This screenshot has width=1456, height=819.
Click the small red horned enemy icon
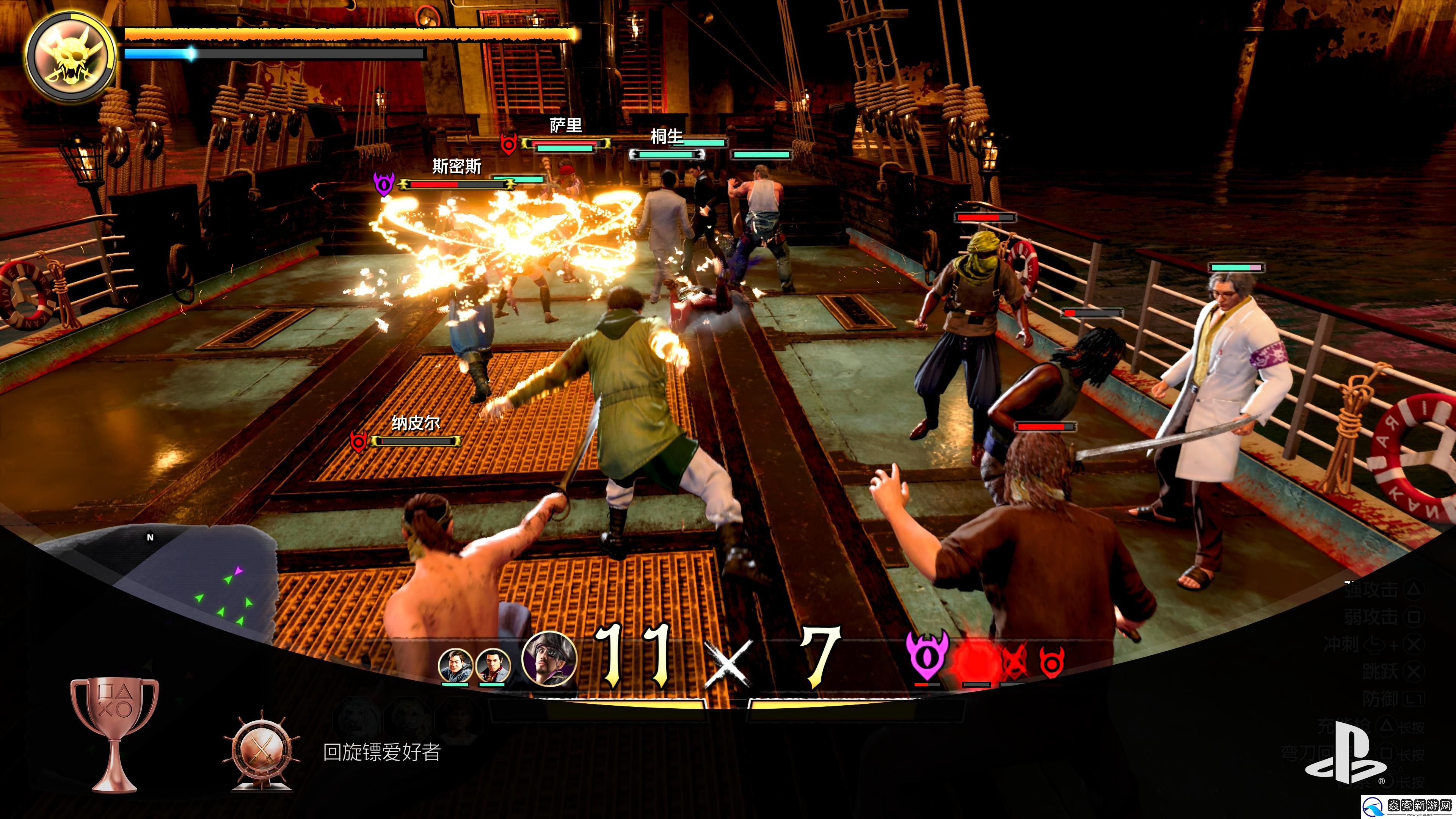[1051, 661]
